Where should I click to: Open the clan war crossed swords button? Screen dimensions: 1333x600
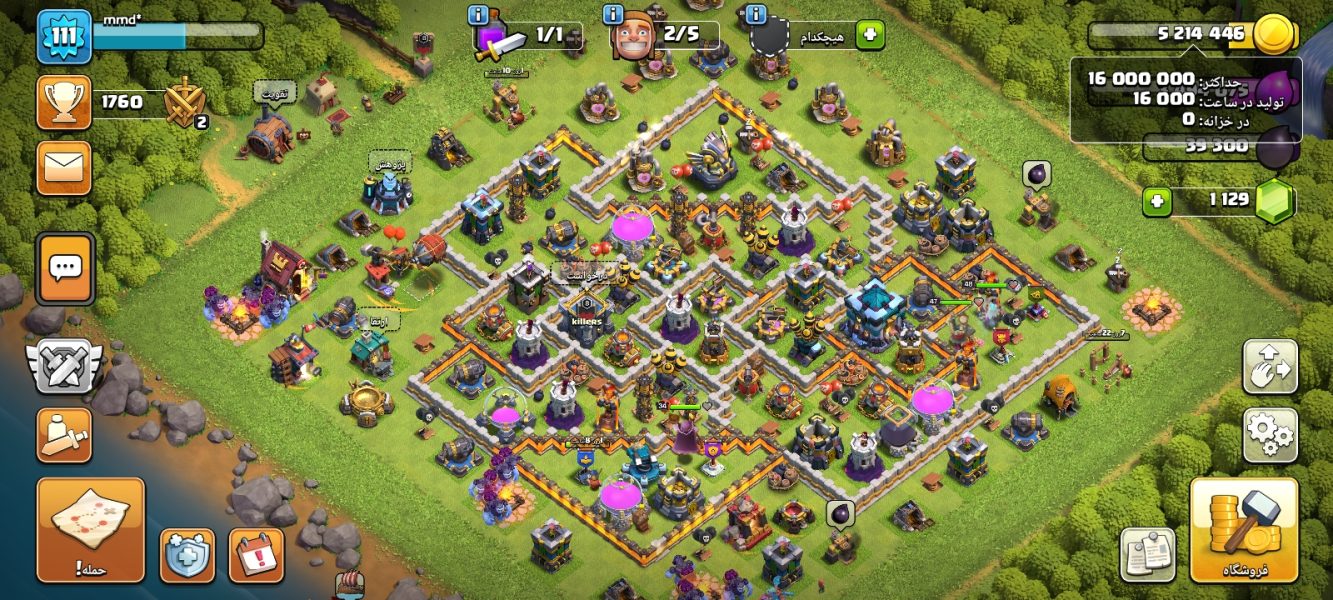[x=64, y=366]
